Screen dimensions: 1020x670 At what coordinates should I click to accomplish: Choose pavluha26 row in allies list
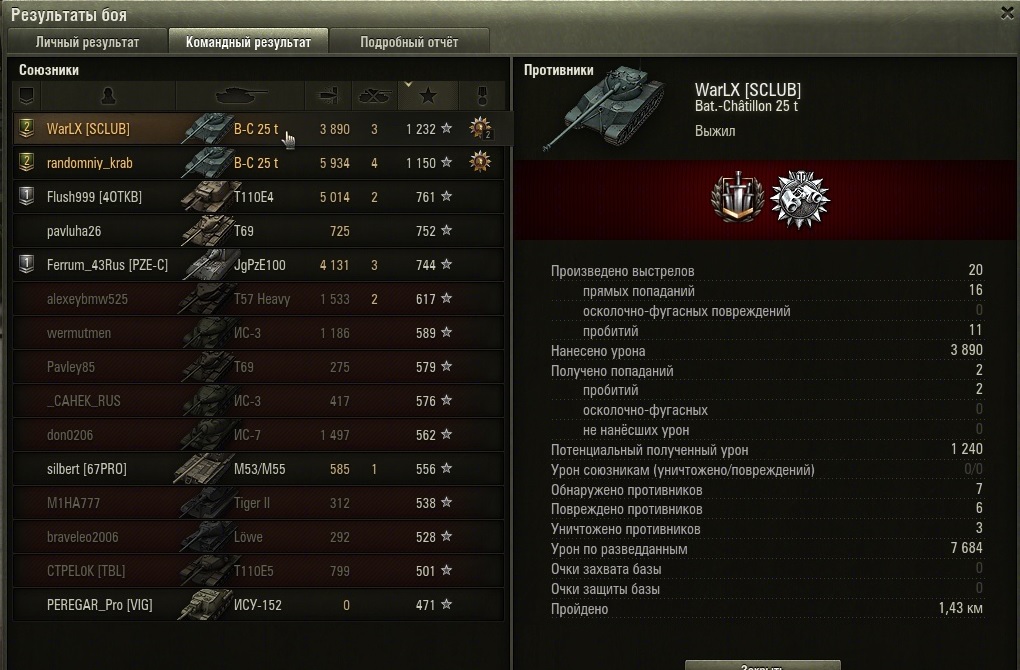[x=75, y=231]
